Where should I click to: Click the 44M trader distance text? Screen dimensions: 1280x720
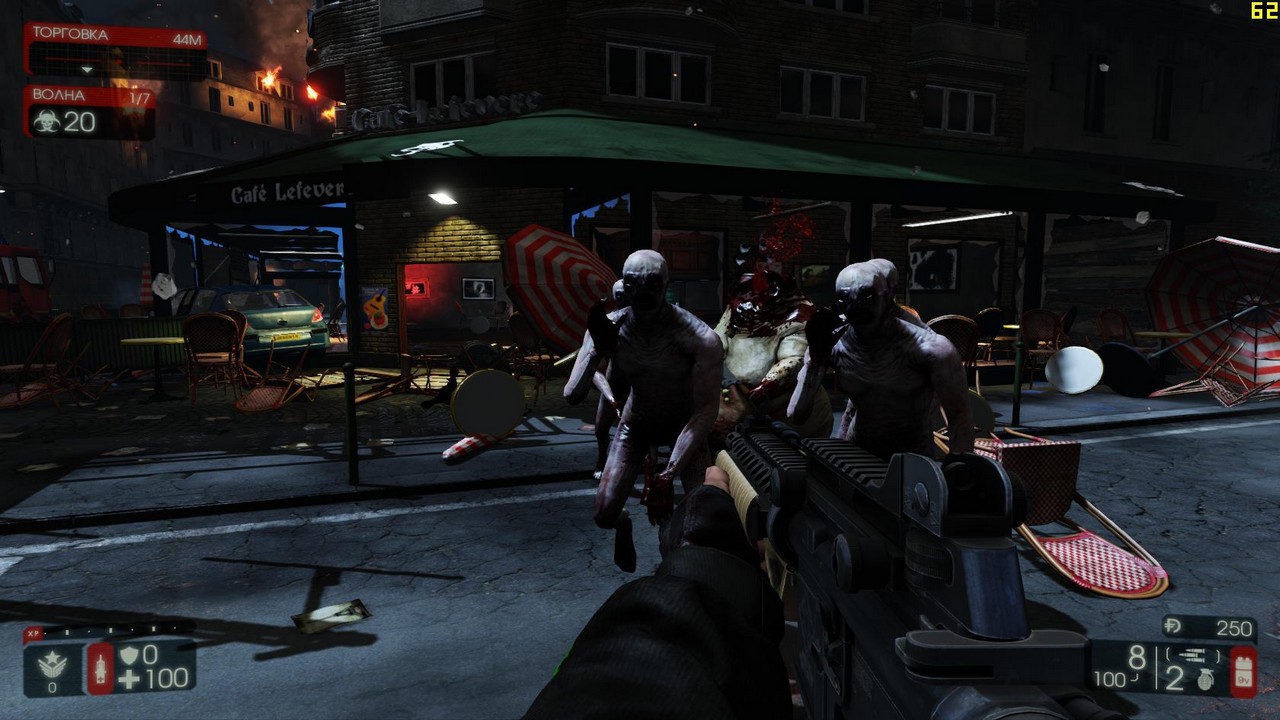(x=187, y=39)
